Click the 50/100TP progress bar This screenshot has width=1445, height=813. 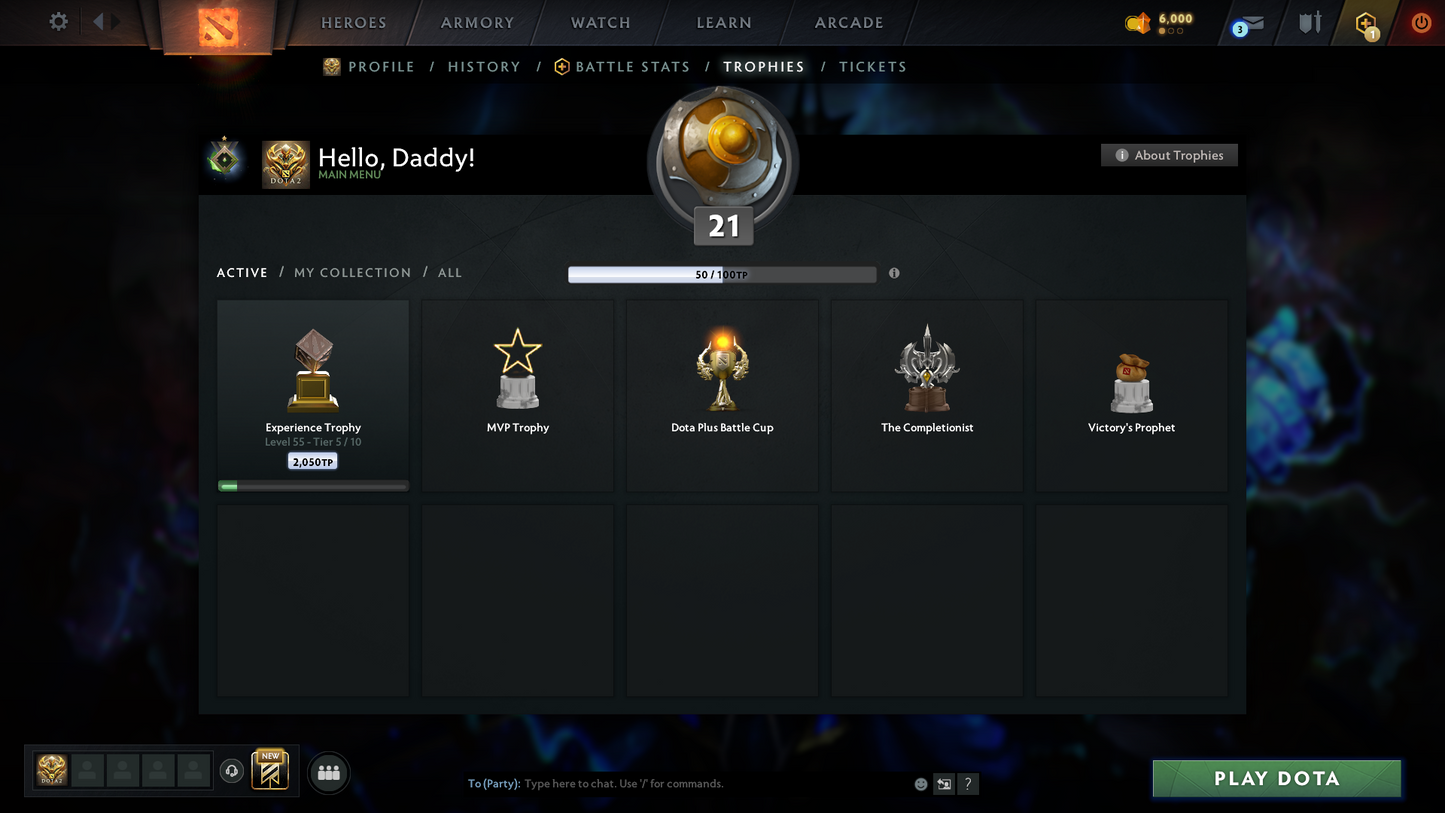[722, 273]
